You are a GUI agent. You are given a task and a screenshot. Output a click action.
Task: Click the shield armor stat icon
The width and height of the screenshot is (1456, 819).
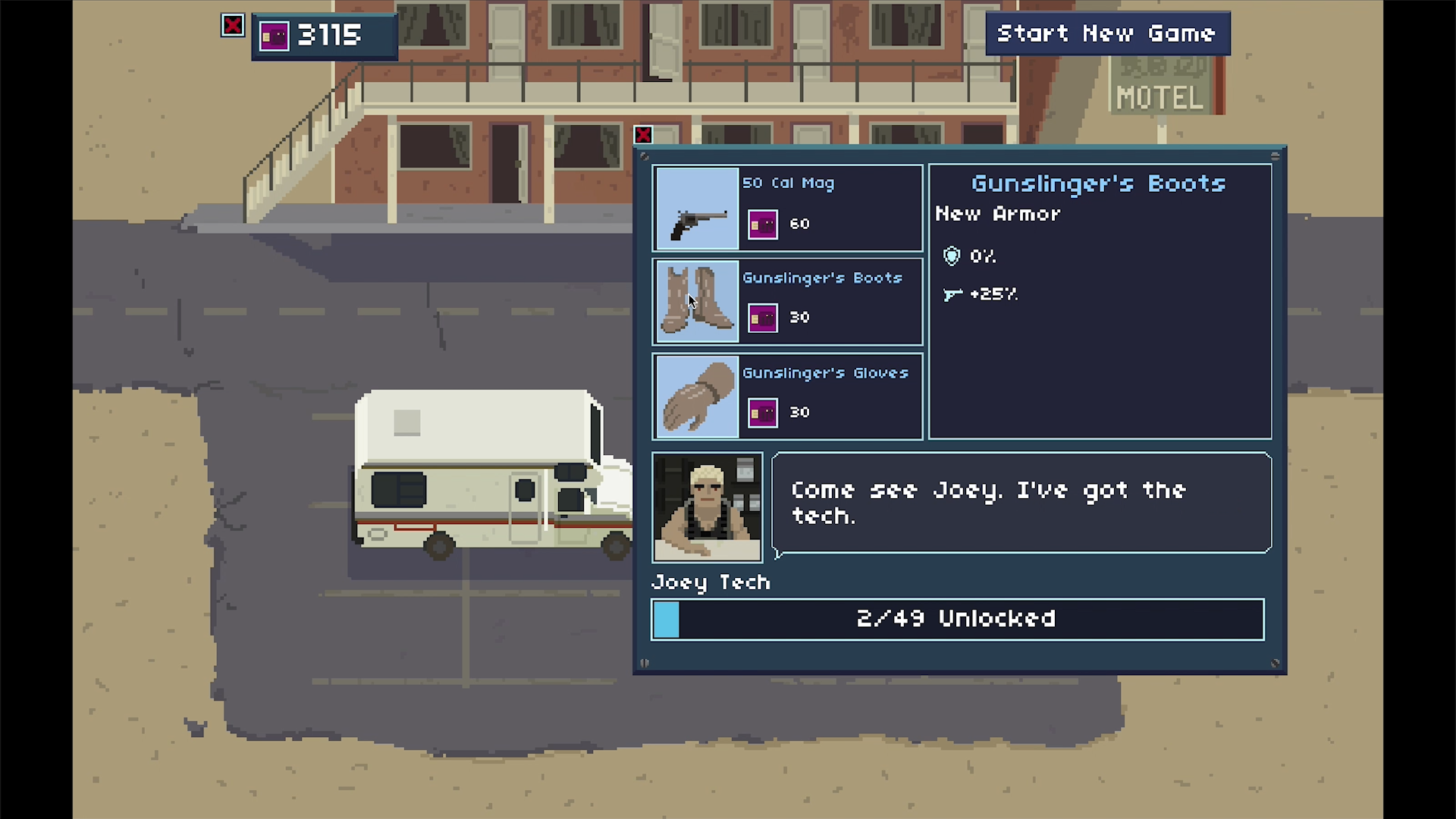click(951, 256)
